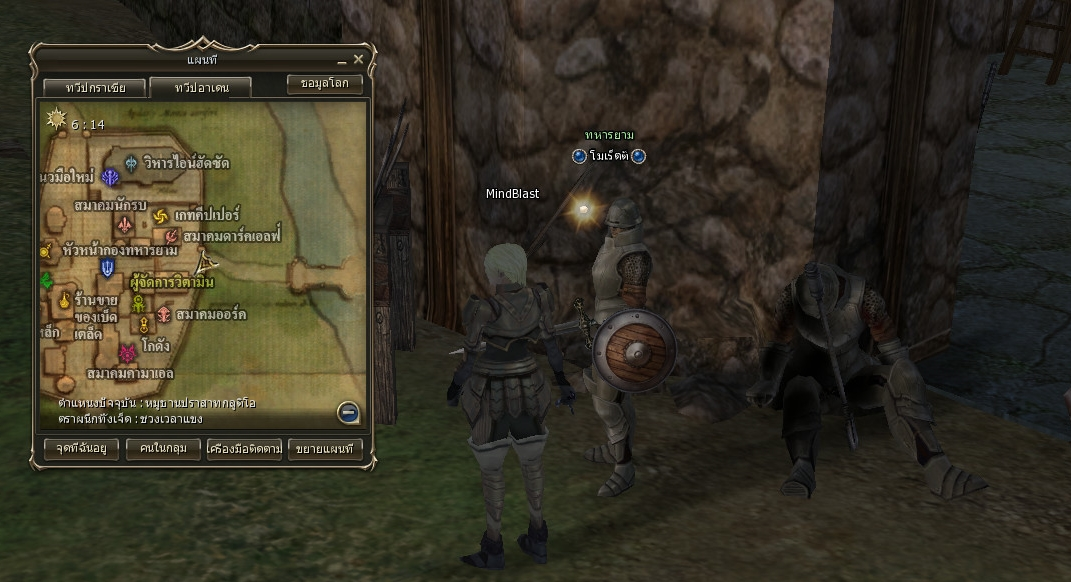Close the map window

[x=358, y=60]
